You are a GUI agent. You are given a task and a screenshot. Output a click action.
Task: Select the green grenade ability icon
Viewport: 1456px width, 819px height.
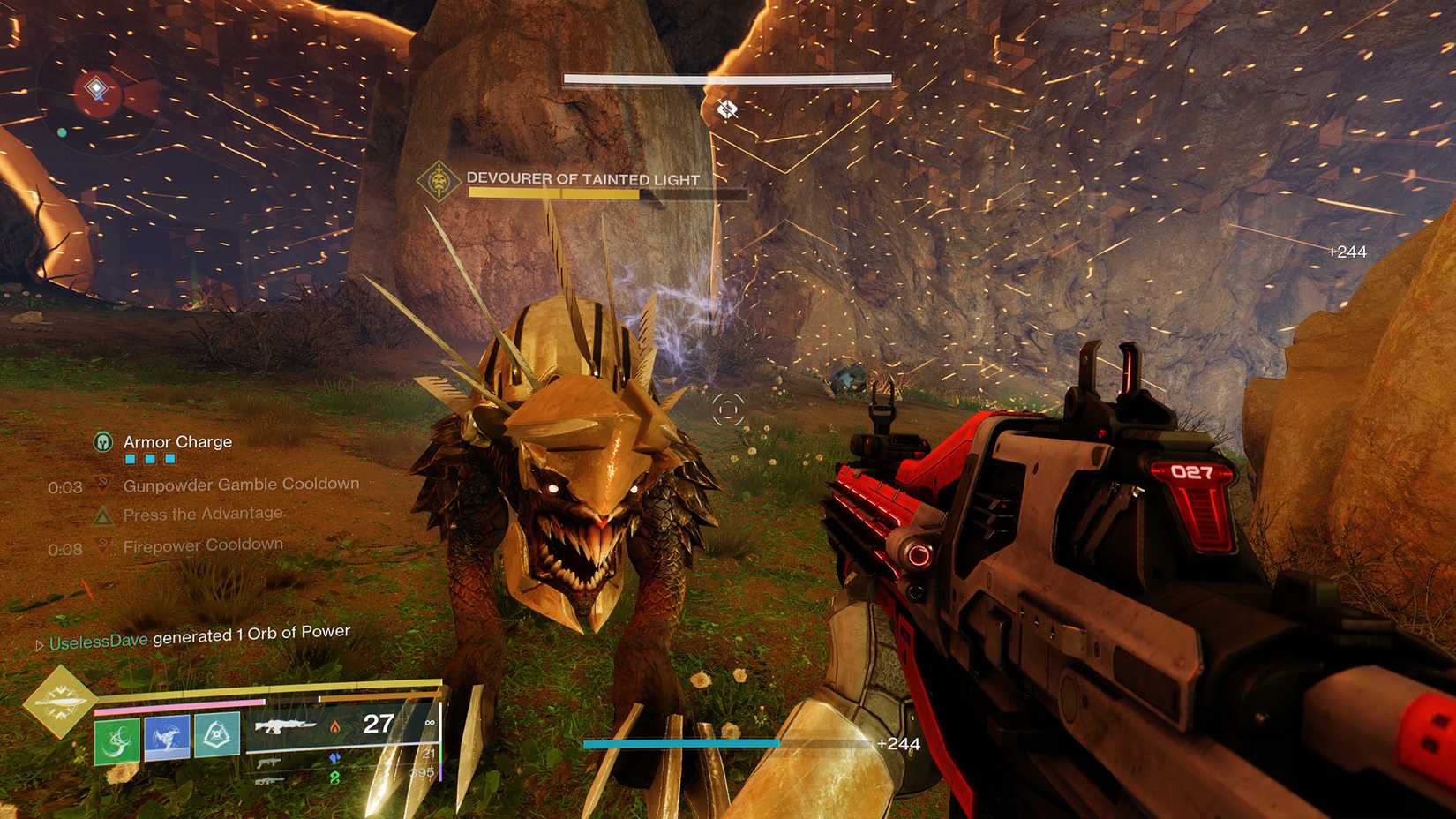click(x=116, y=739)
